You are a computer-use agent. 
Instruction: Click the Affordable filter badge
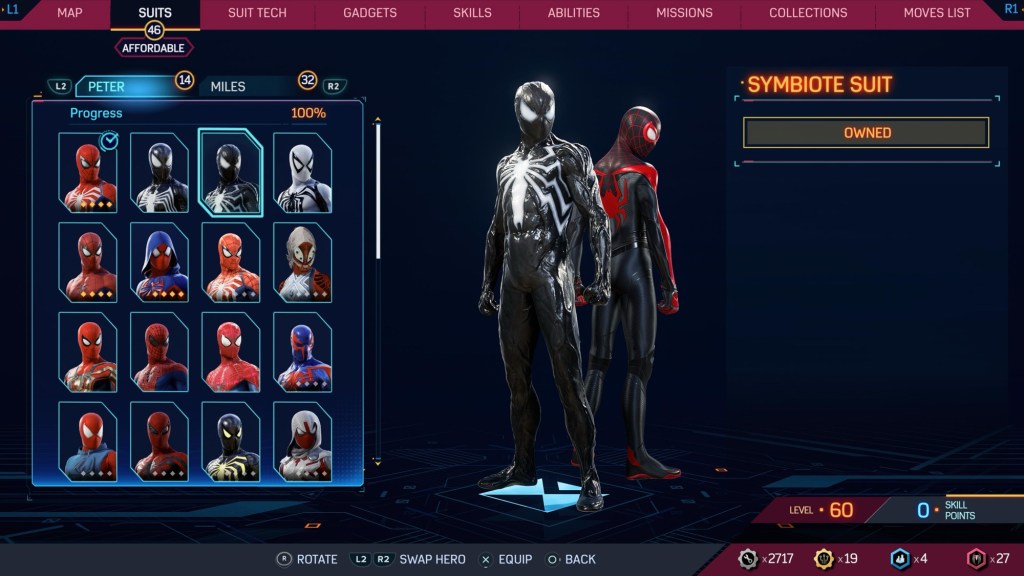click(x=154, y=47)
